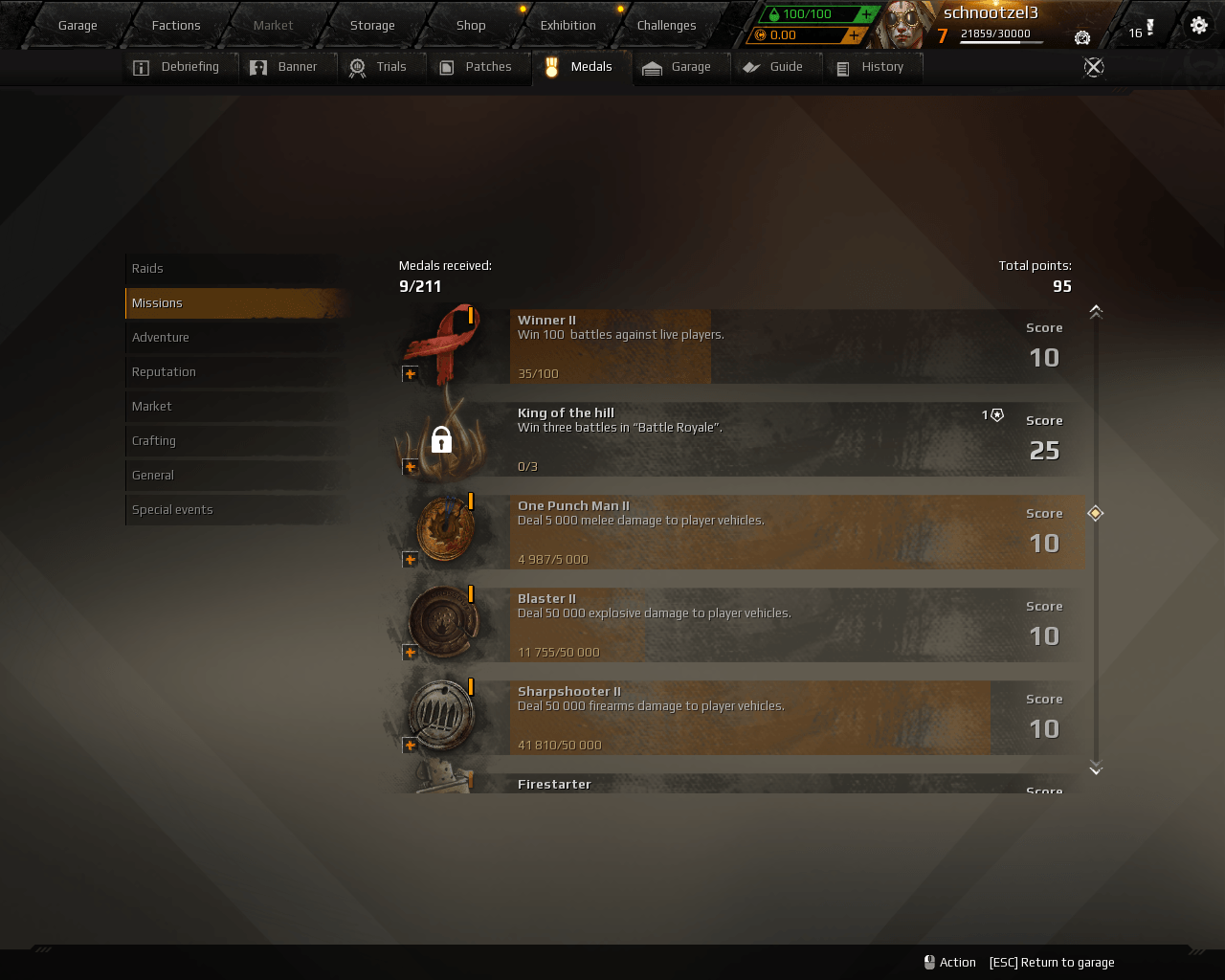The width and height of the screenshot is (1225, 980).
Task: Open the History tab
Action: pyautogui.click(x=871, y=67)
